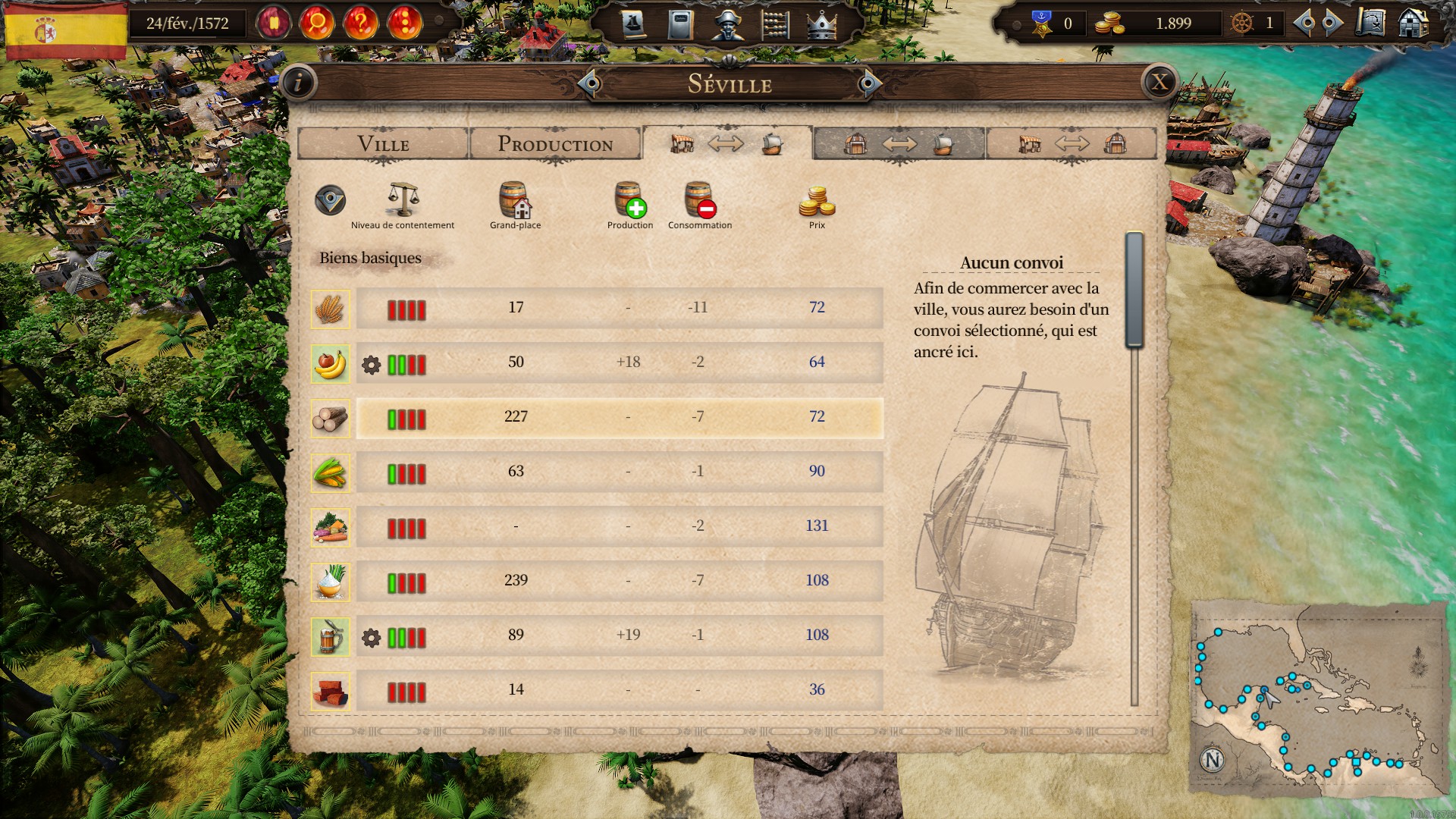
Task: Open the red three-dots options button
Action: [405, 24]
